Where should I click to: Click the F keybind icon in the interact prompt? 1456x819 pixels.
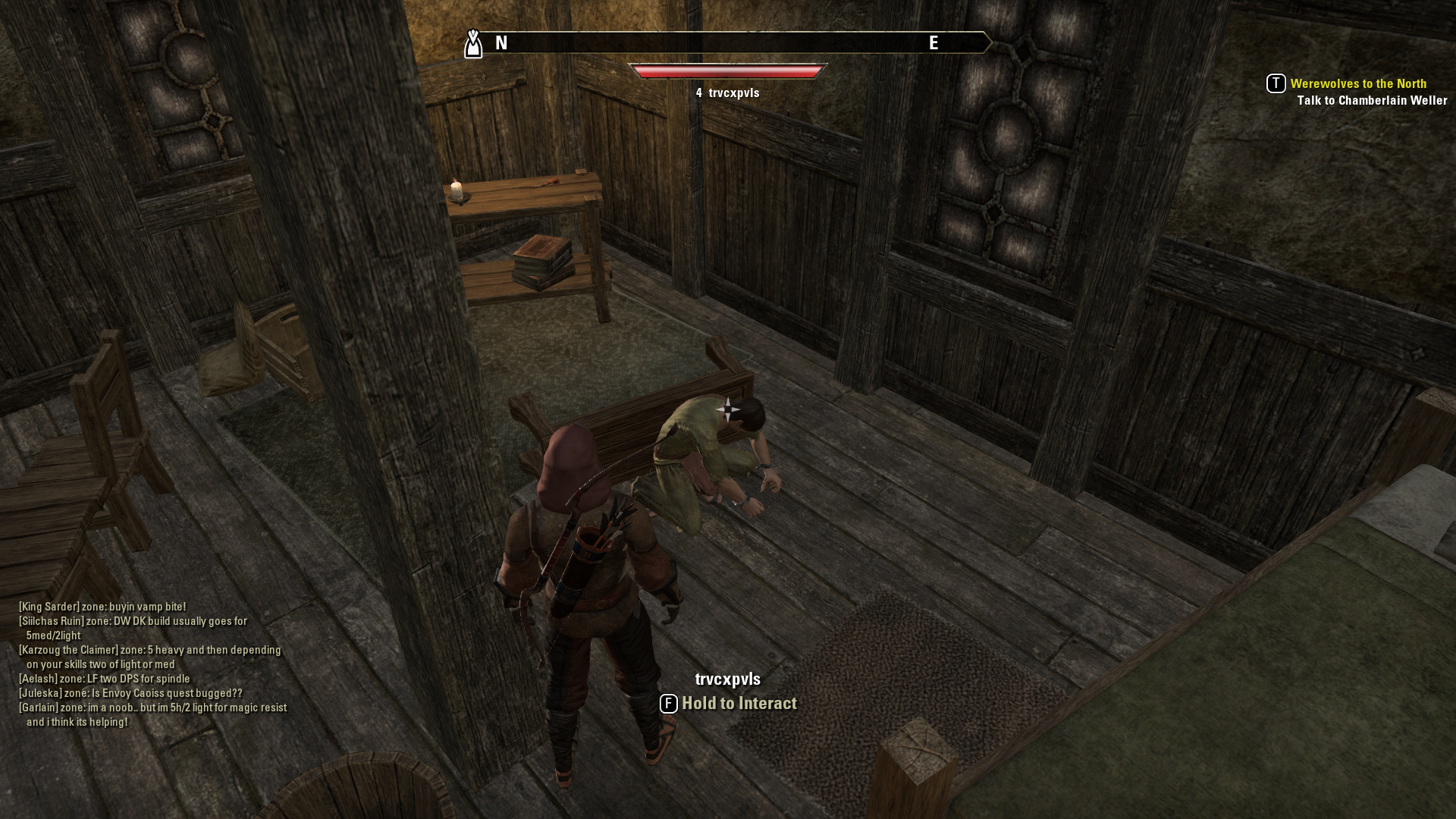pos(668,704)
